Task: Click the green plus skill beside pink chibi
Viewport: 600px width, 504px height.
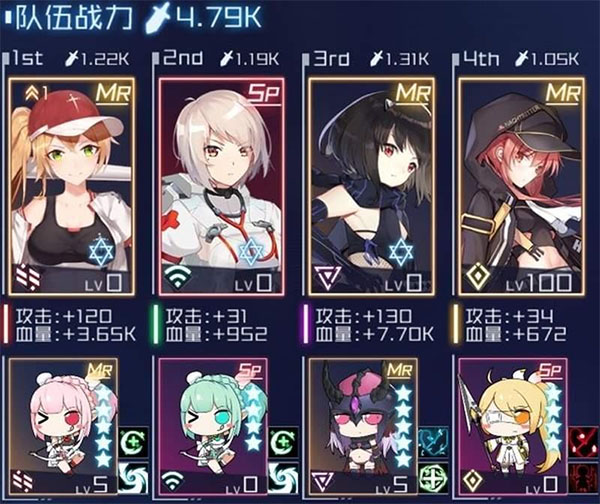Action: [133, 440]
